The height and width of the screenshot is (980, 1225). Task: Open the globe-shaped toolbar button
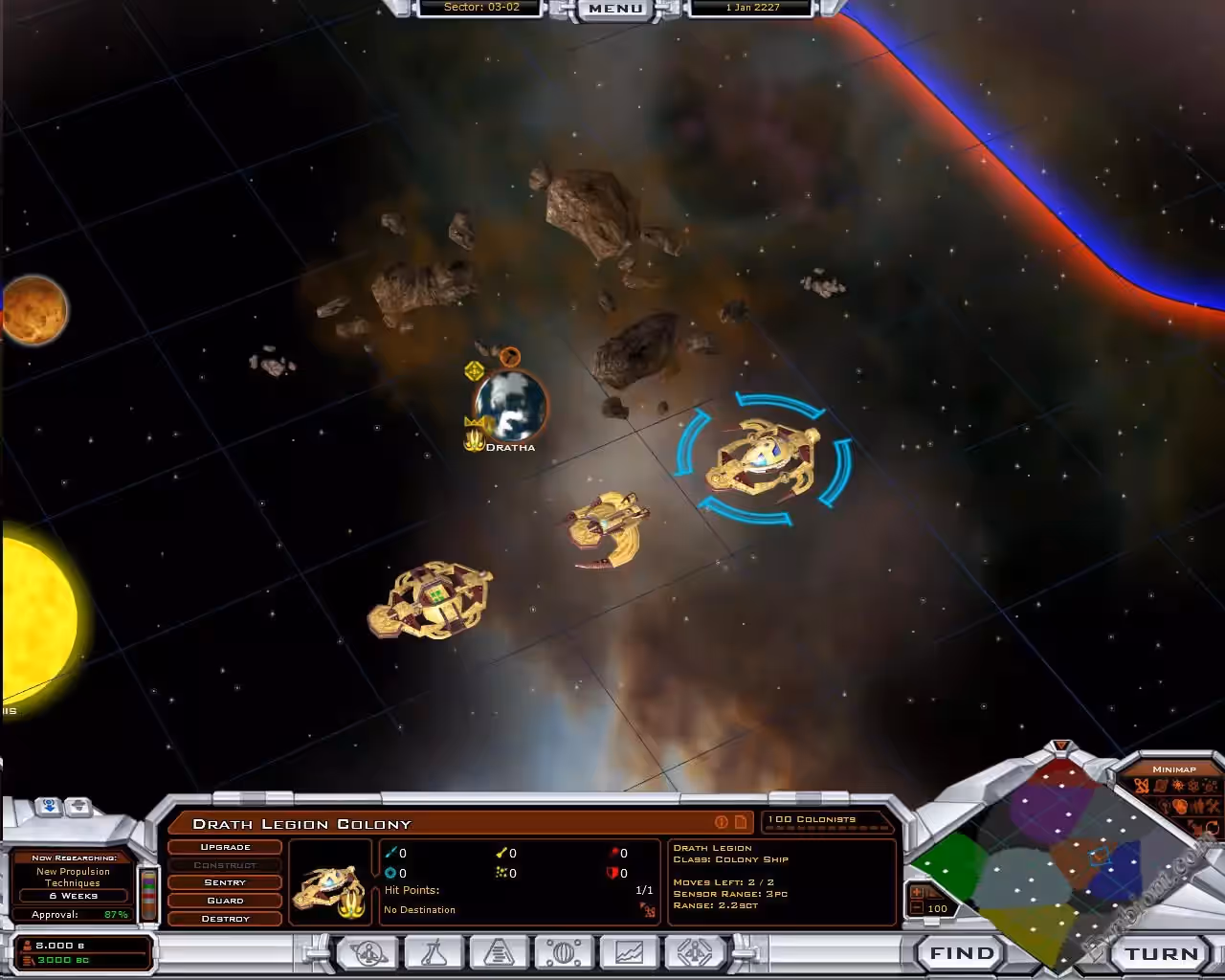tap(564, 953)
